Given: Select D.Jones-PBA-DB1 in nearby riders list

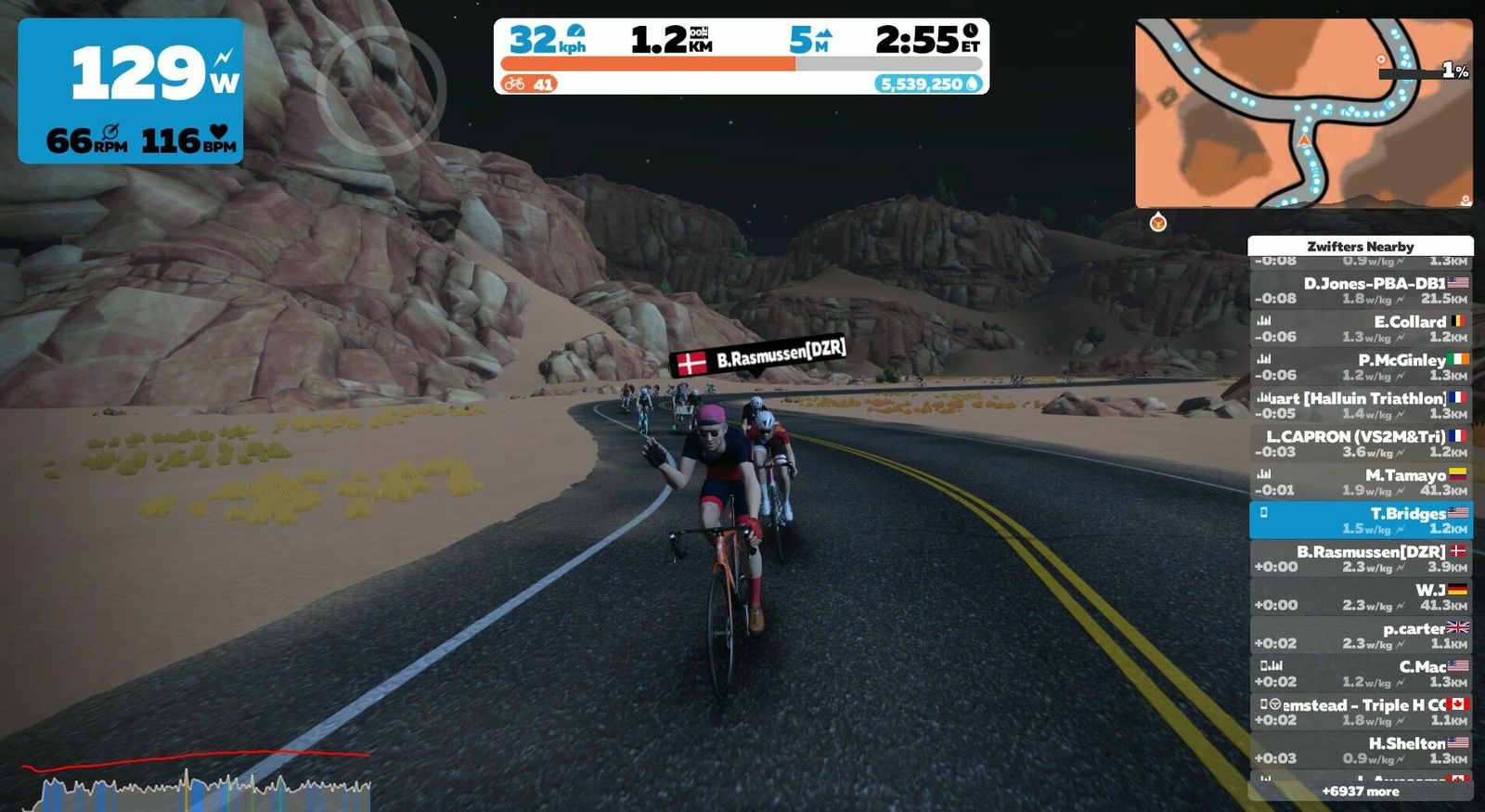Looking at the screenshot, I should [1361, 290].
